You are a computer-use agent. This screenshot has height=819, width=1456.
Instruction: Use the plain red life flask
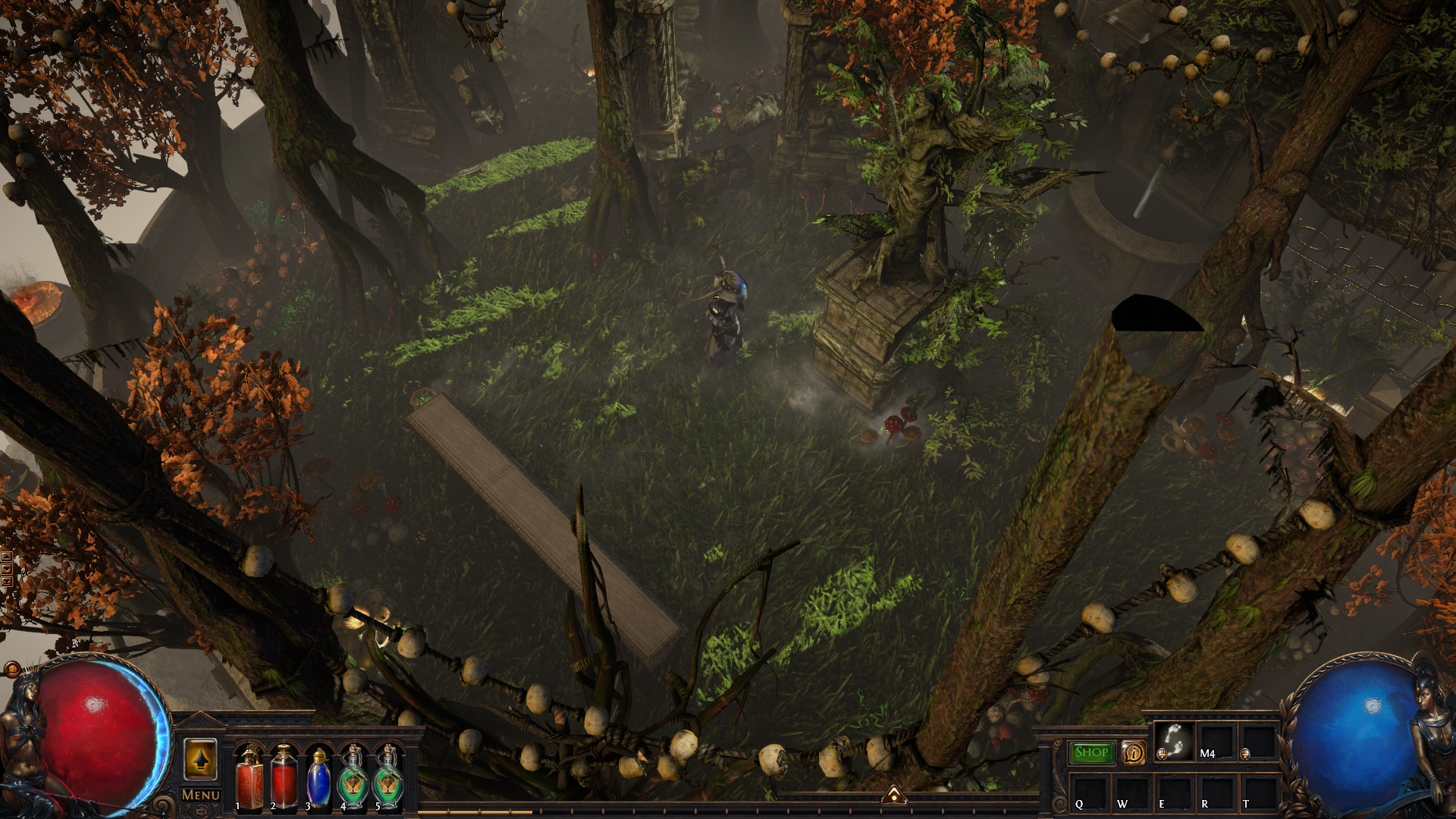pos(284,779)
